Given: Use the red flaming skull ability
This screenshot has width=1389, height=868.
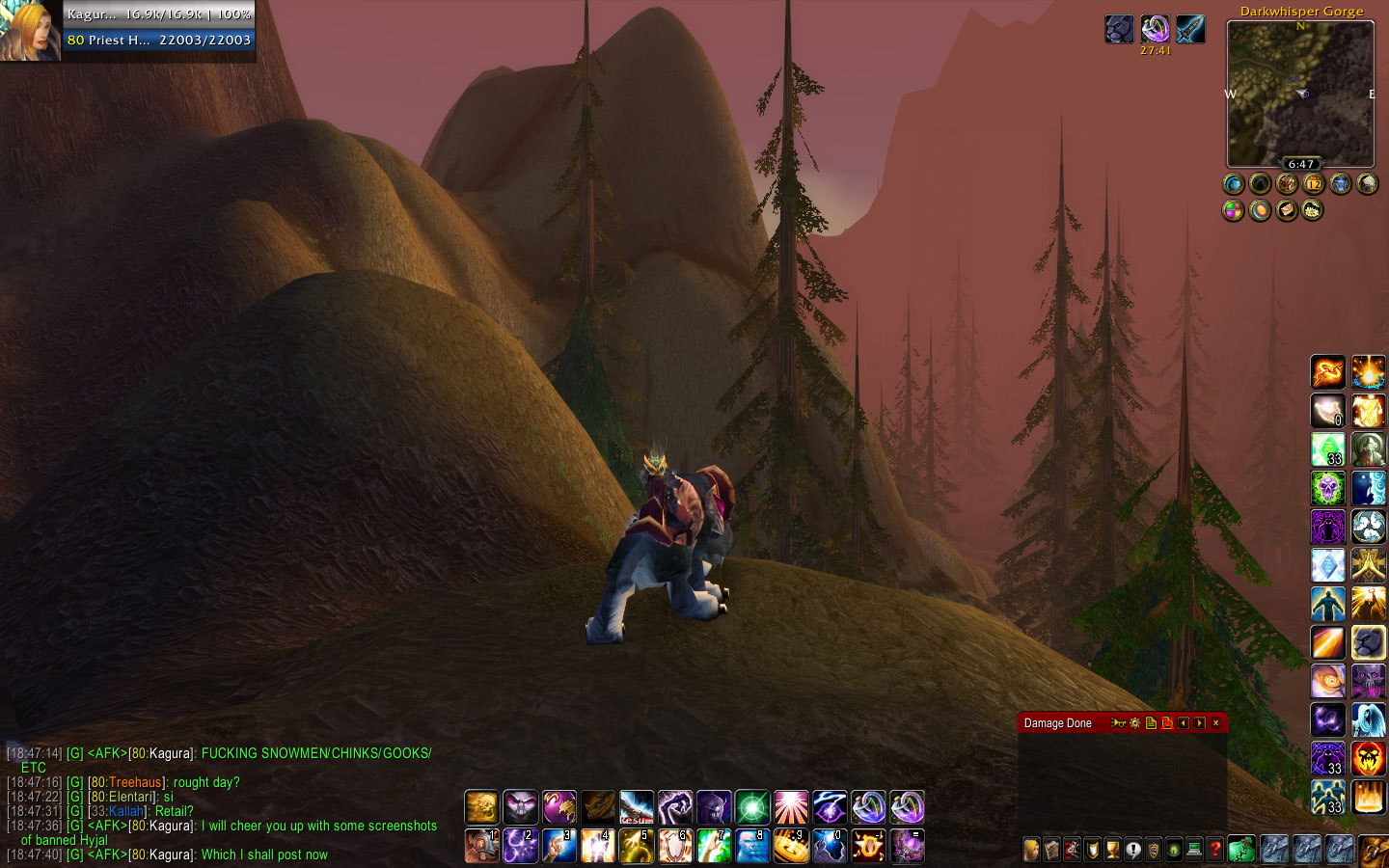Looking at the screenshot, I should click(x=1368, y=758).
